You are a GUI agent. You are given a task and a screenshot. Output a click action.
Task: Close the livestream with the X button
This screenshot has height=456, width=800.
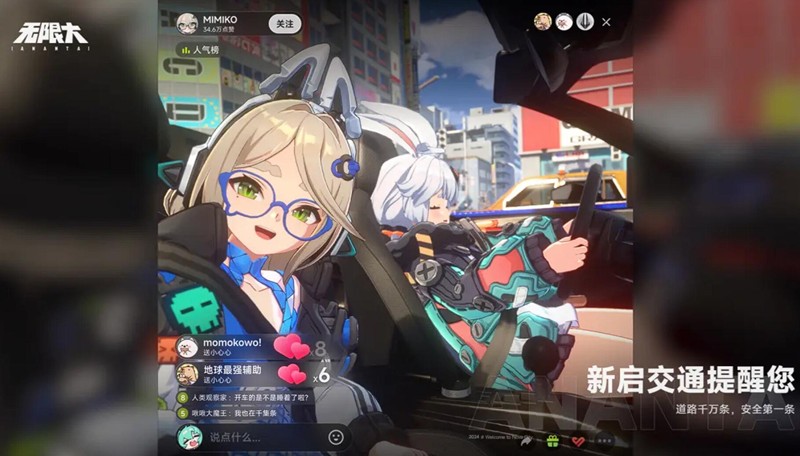pyautogui.click(x=607, y=22)
